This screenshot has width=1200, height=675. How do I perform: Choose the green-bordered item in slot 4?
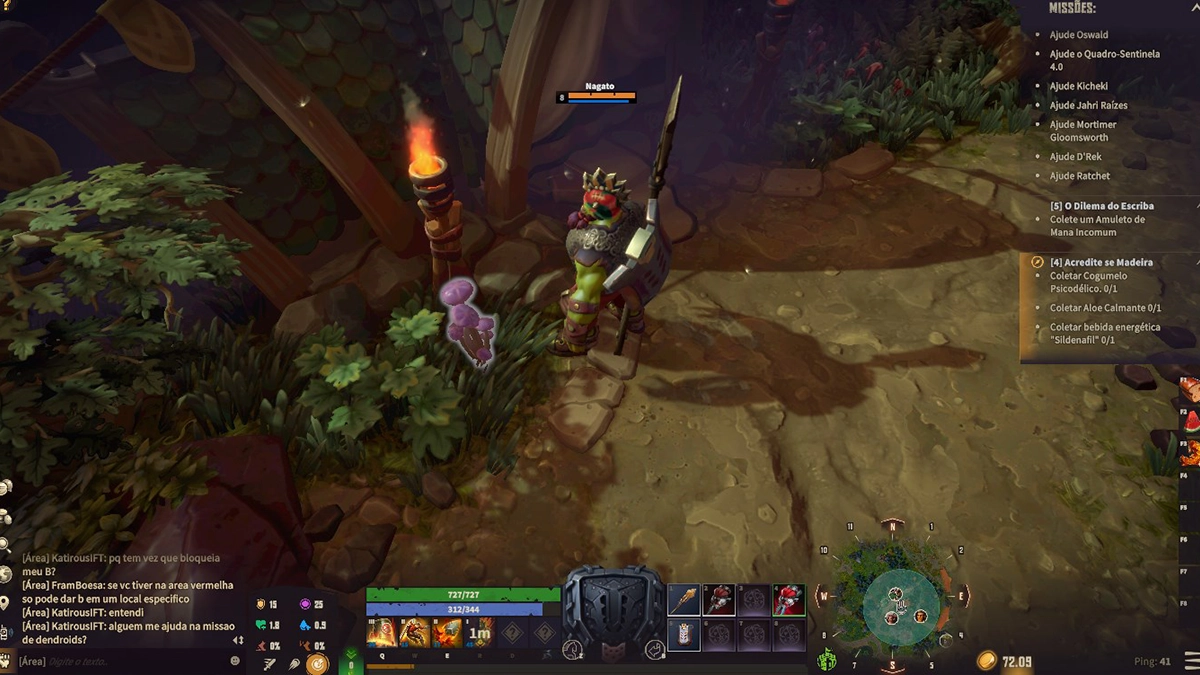coord(789,600)
